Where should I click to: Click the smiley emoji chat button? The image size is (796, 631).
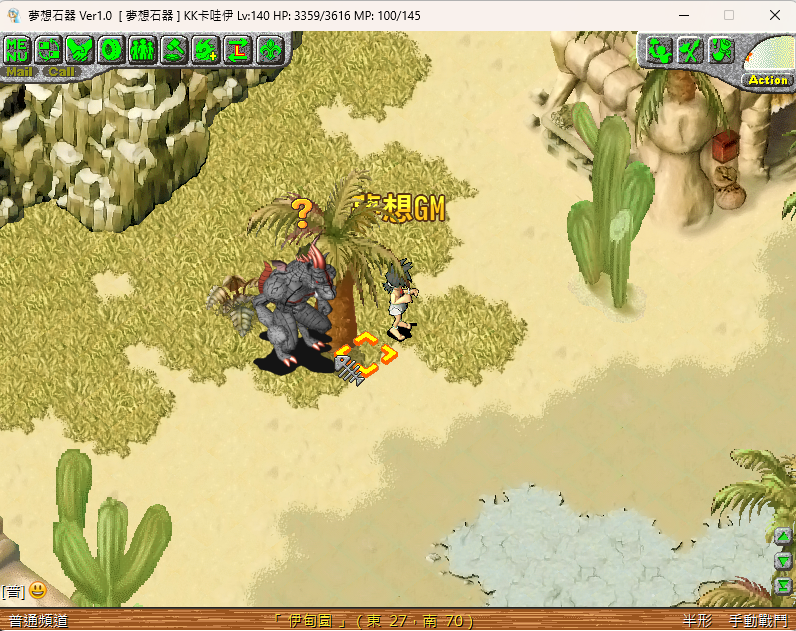point(37,590)
